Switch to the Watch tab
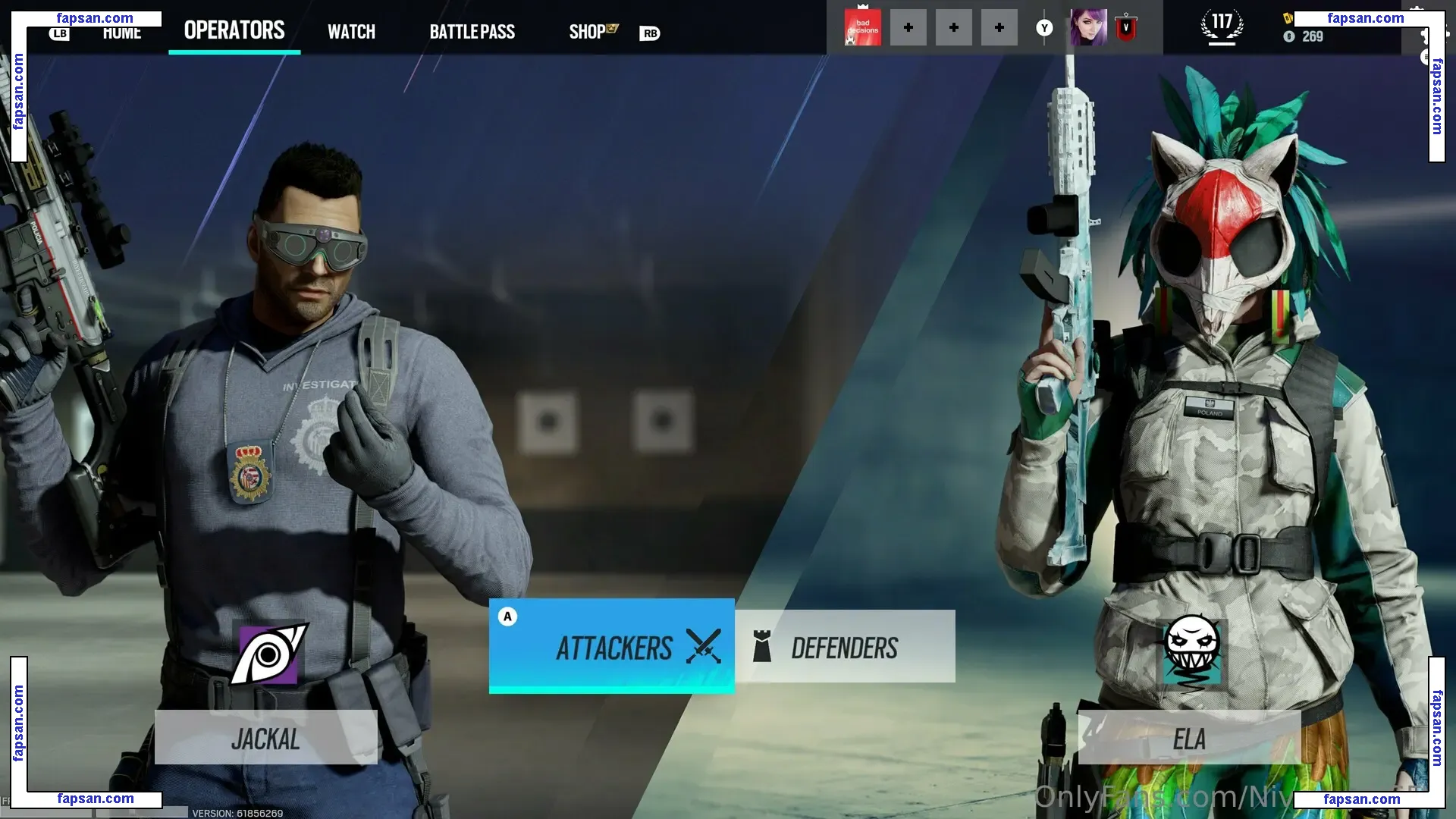This screenshot has height=819, width=1456. [351, 32]
